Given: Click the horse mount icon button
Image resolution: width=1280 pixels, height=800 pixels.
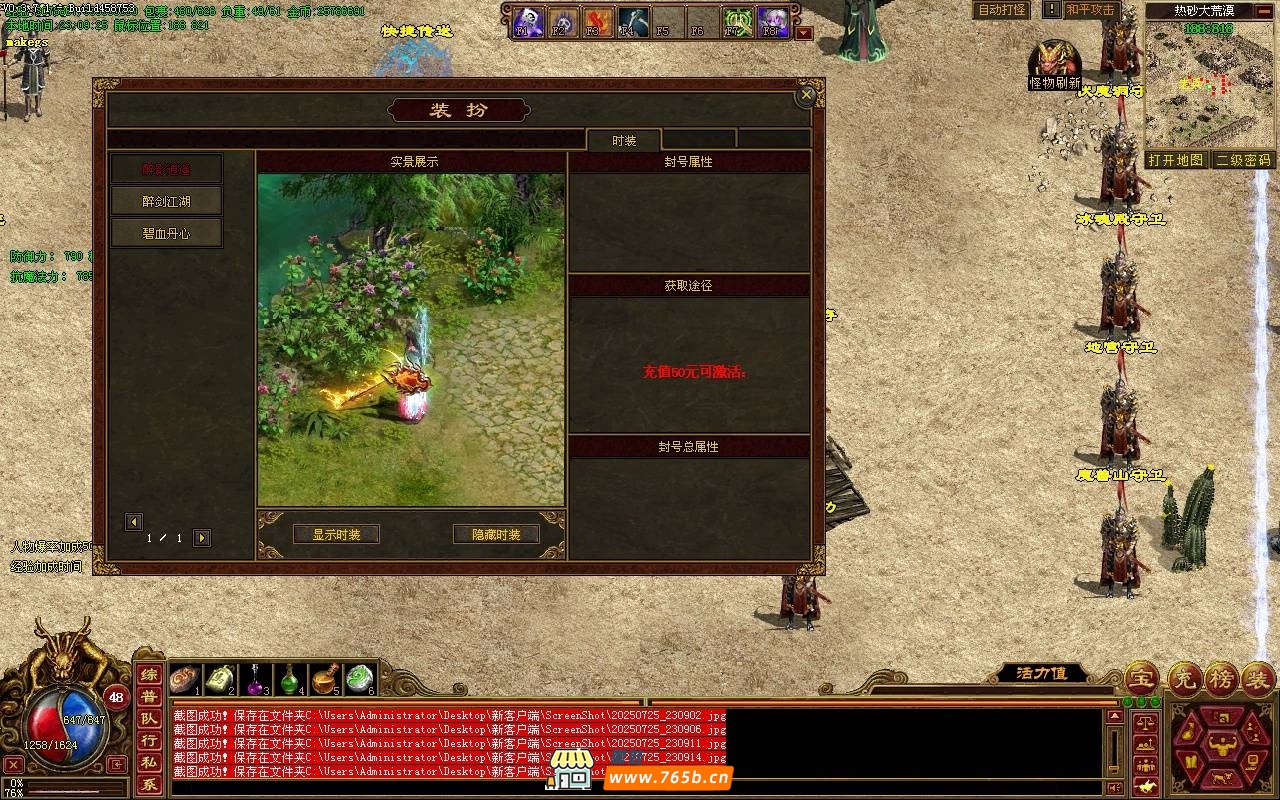Looking at the screenshot, I should tap(1146, 786).
